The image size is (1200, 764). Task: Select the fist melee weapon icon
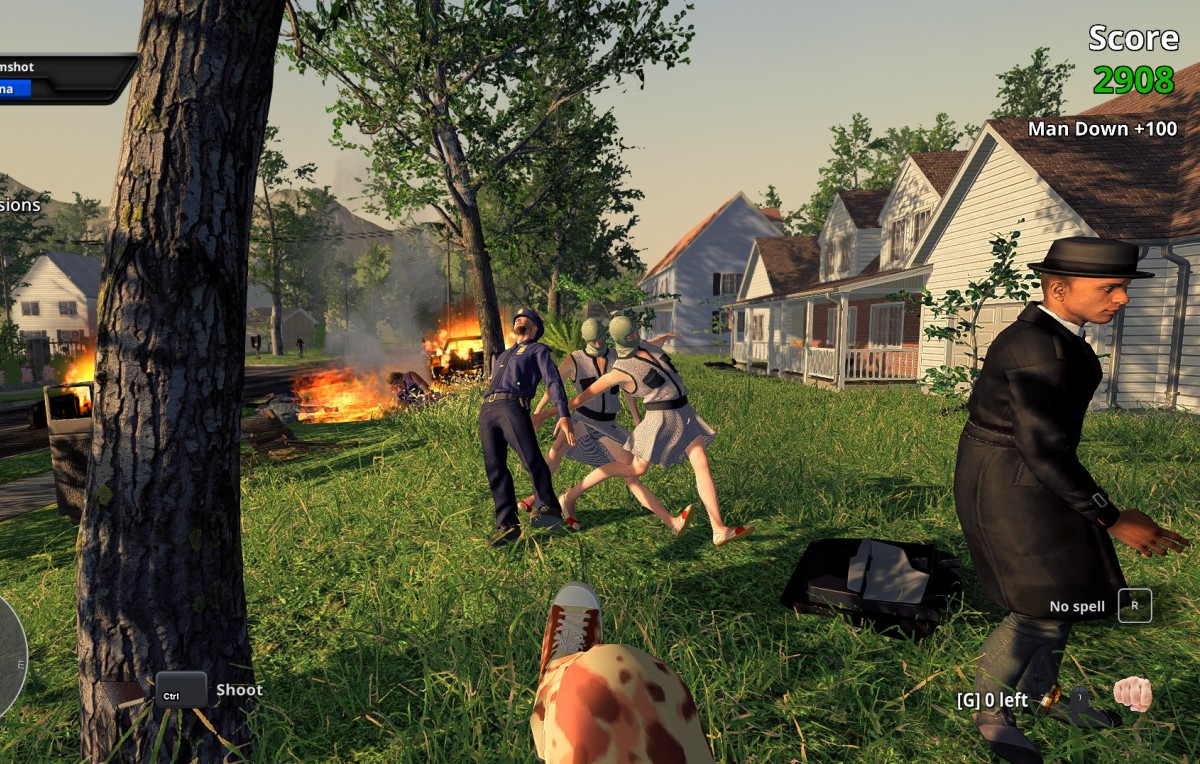point(1132,693)
